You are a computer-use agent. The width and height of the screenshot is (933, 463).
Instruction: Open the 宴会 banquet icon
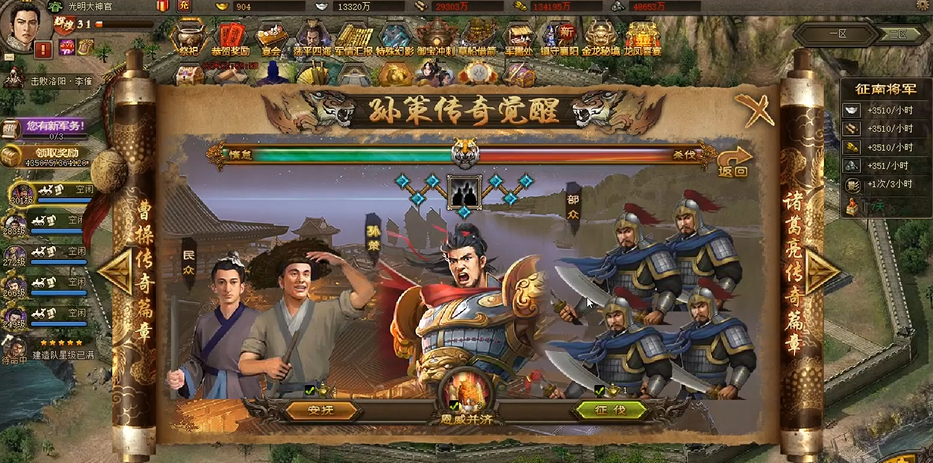(x=270, y=39)
